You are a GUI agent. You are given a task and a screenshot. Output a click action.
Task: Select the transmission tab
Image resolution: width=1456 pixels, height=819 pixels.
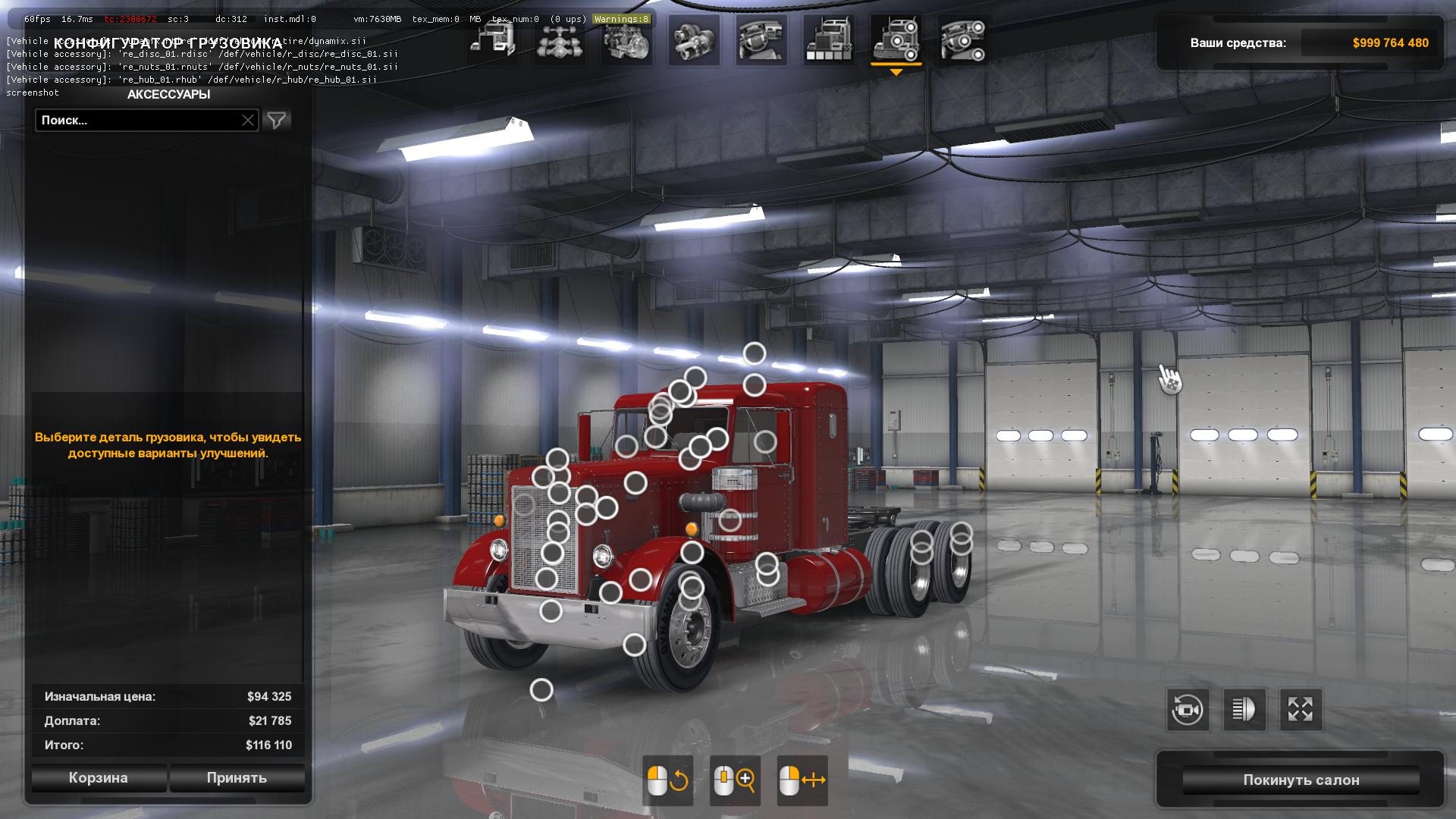[x=694, y=39]
